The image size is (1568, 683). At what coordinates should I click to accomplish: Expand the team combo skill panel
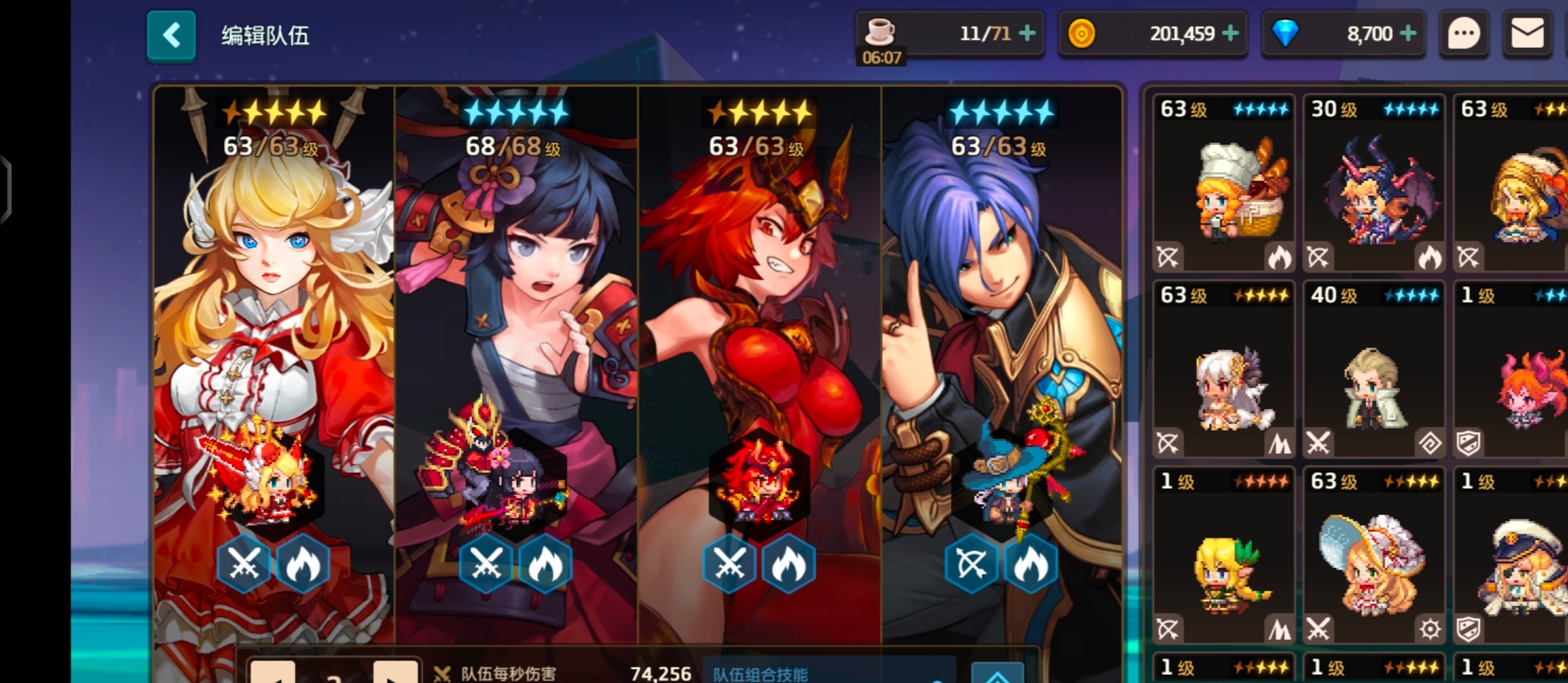click(997, 675)
